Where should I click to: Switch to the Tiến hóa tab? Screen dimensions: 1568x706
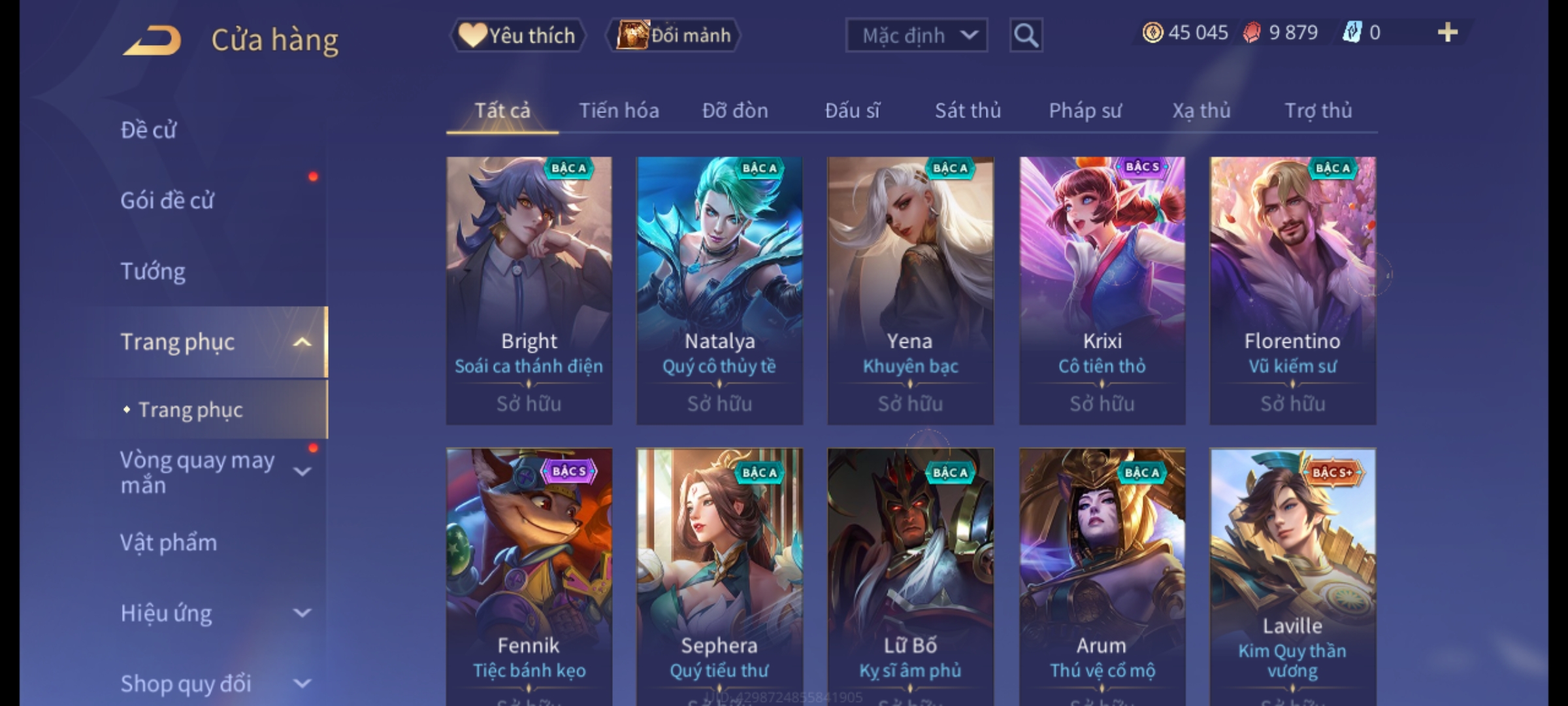tap(619, 110)
